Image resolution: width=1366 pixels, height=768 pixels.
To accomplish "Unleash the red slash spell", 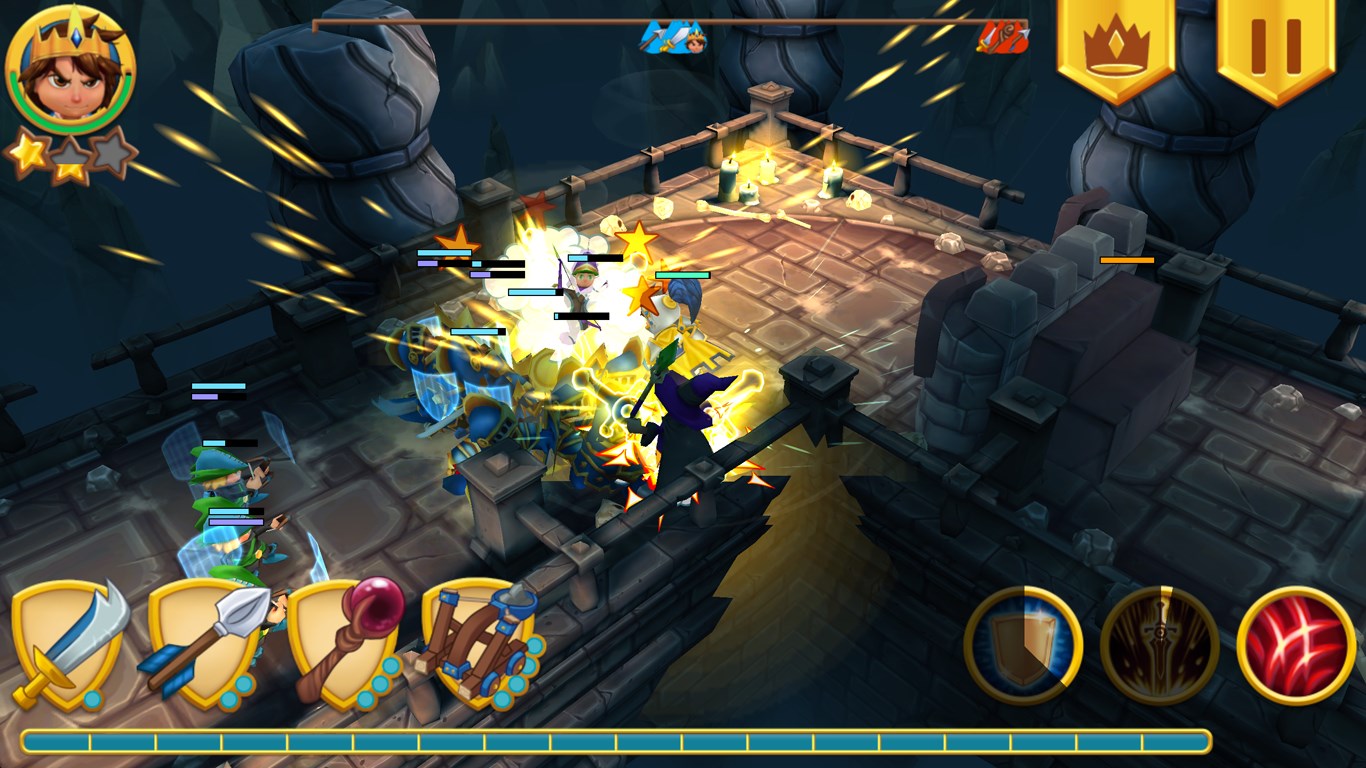I will [x=1296, y=646].
